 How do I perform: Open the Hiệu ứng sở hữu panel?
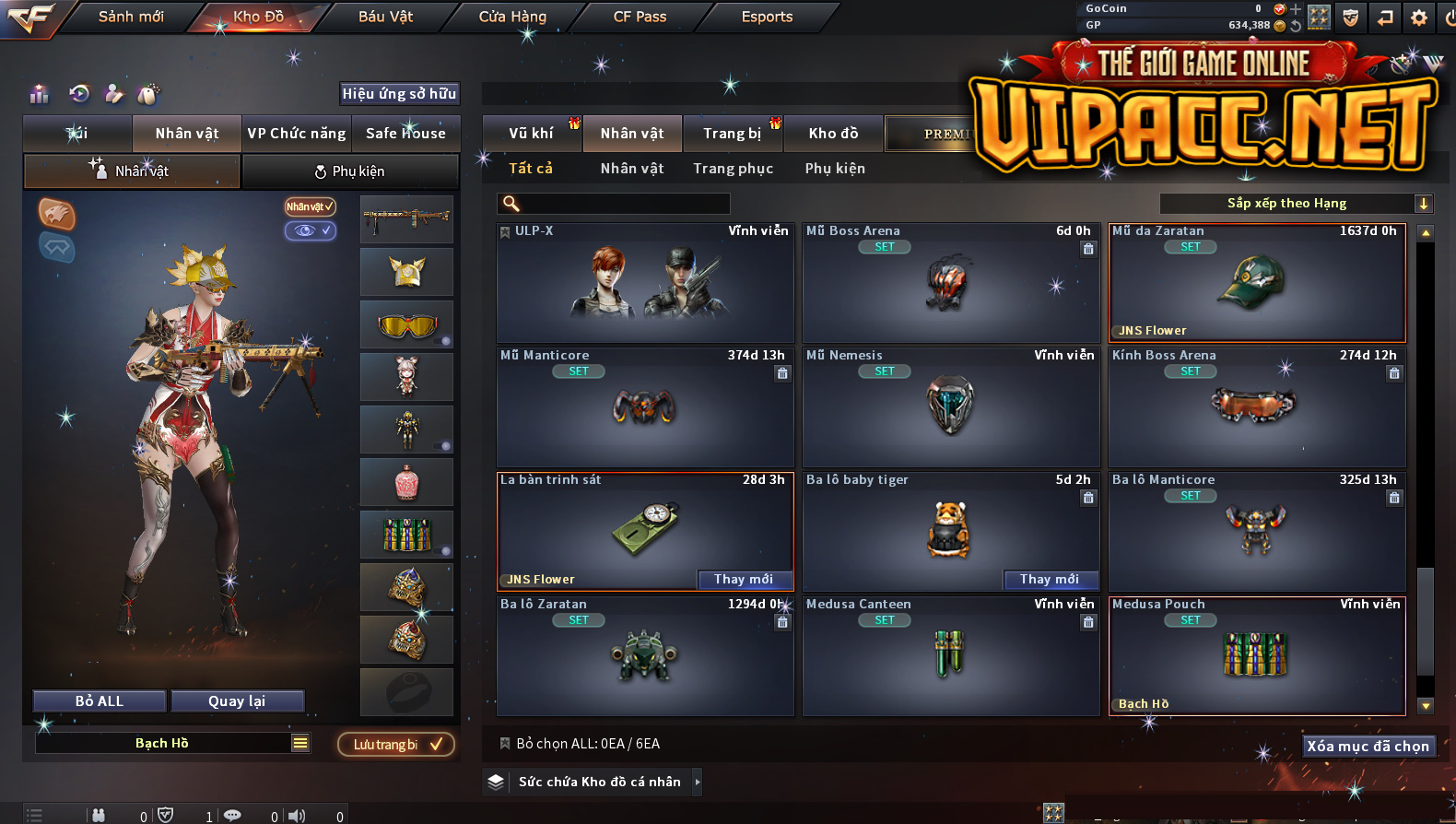[399, 94]
